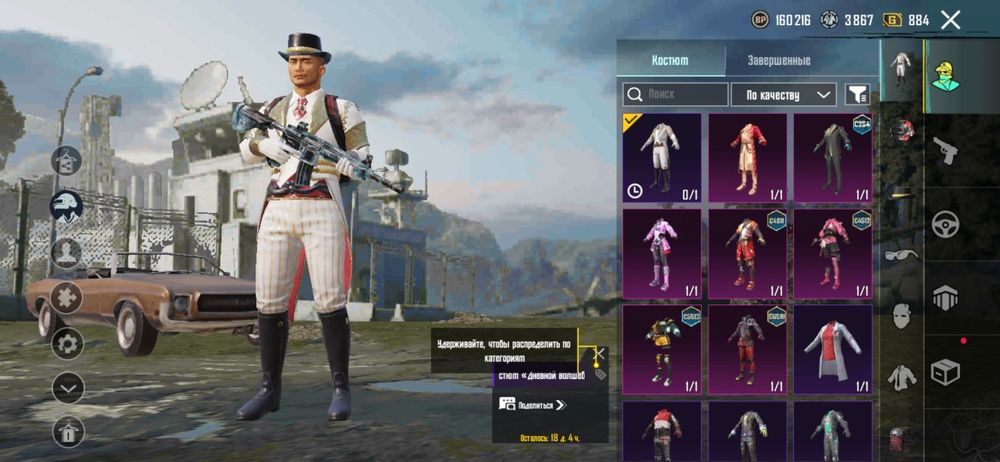Open the face mask category
The width and height of the screenshot is (1000, 462).
point(901,316)
